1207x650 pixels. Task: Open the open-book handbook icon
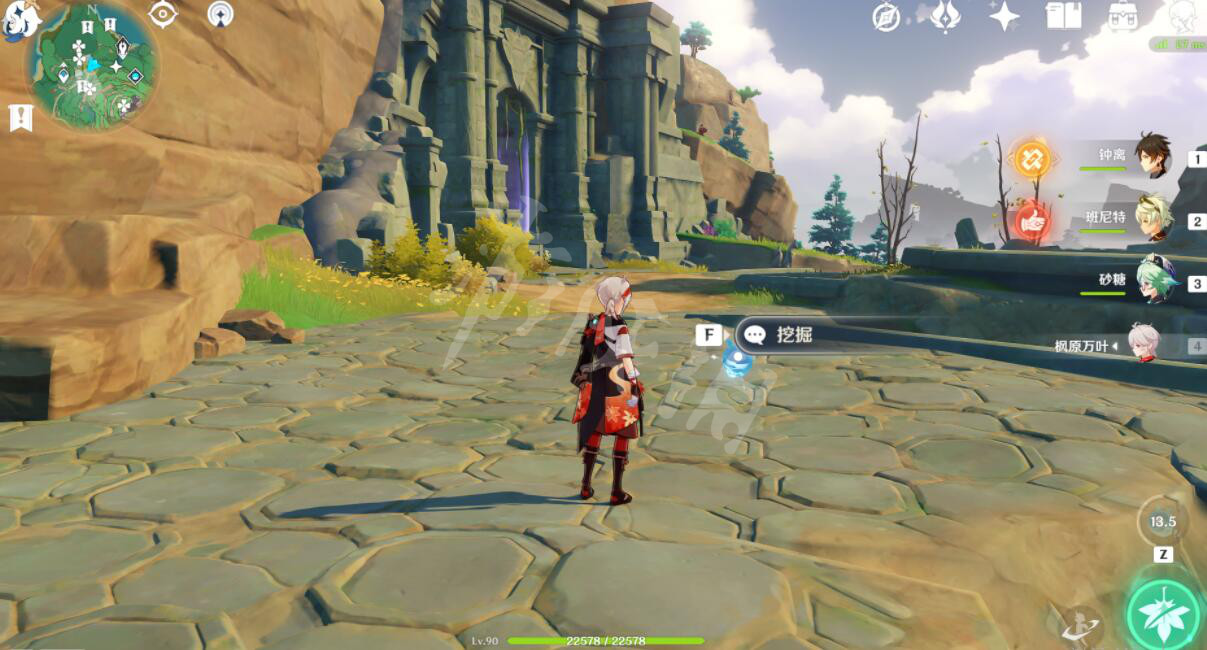(1062, 16)
